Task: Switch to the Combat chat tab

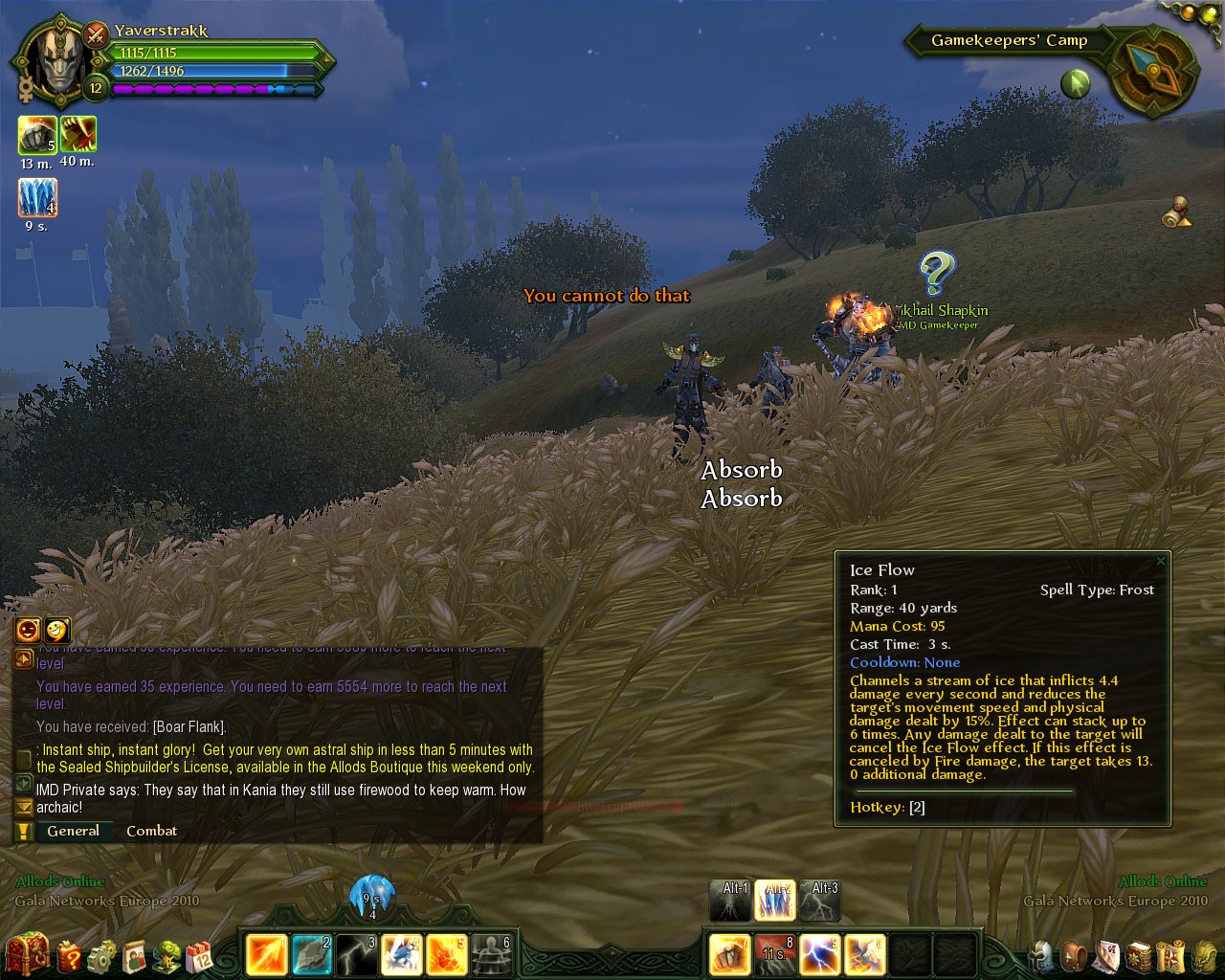Action: pos(151,831)
